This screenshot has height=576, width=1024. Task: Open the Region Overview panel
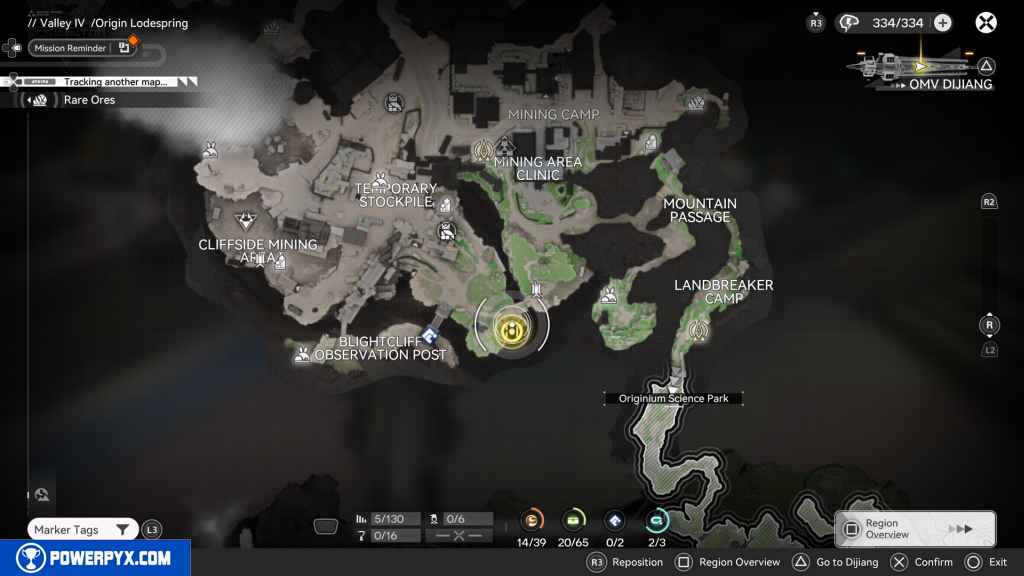tap(914, 529)
